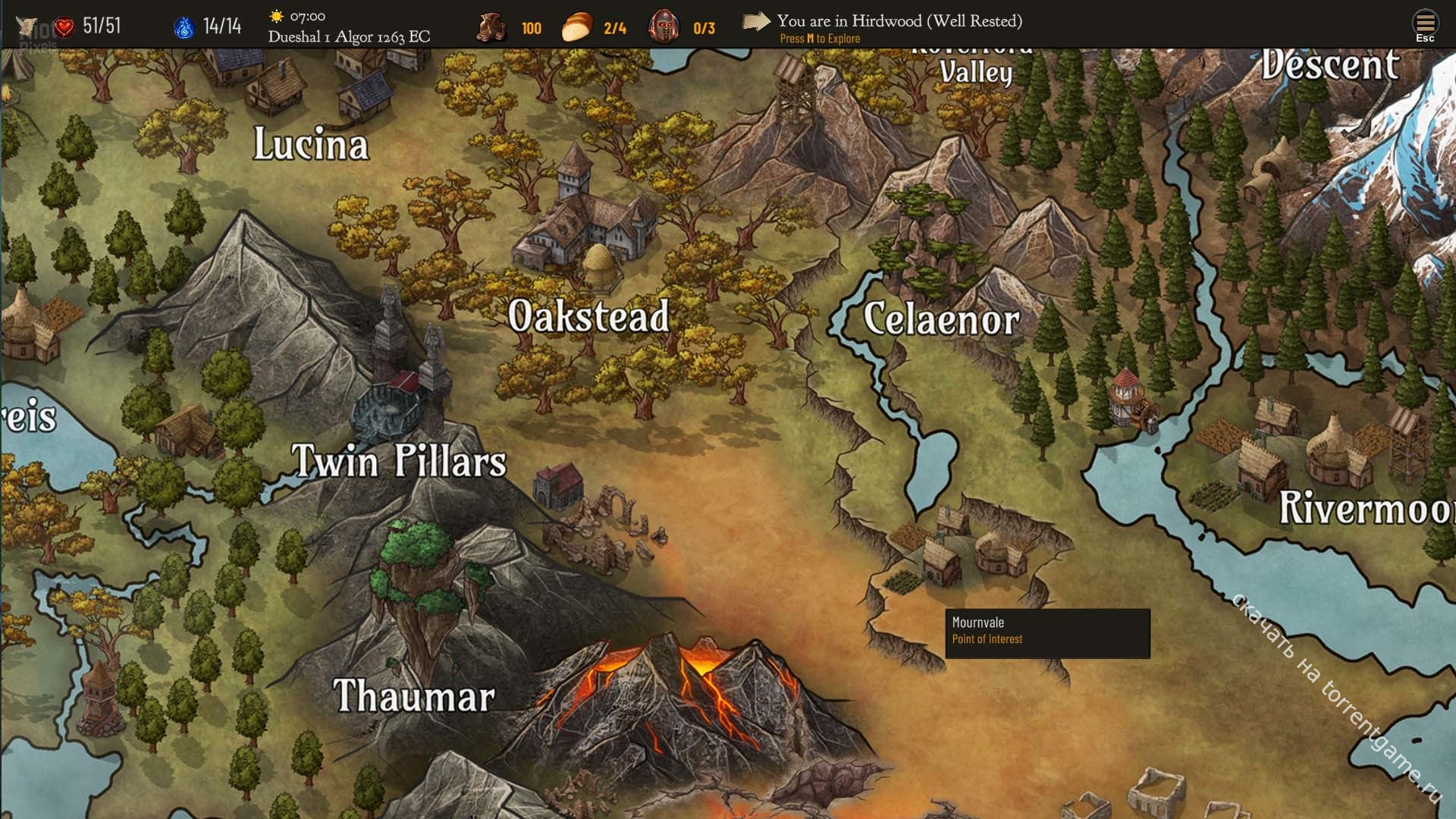Travel to Twin Pillars label
Image resolution: width=1456 pixels, height=819 pixels.
click(399, 460)
